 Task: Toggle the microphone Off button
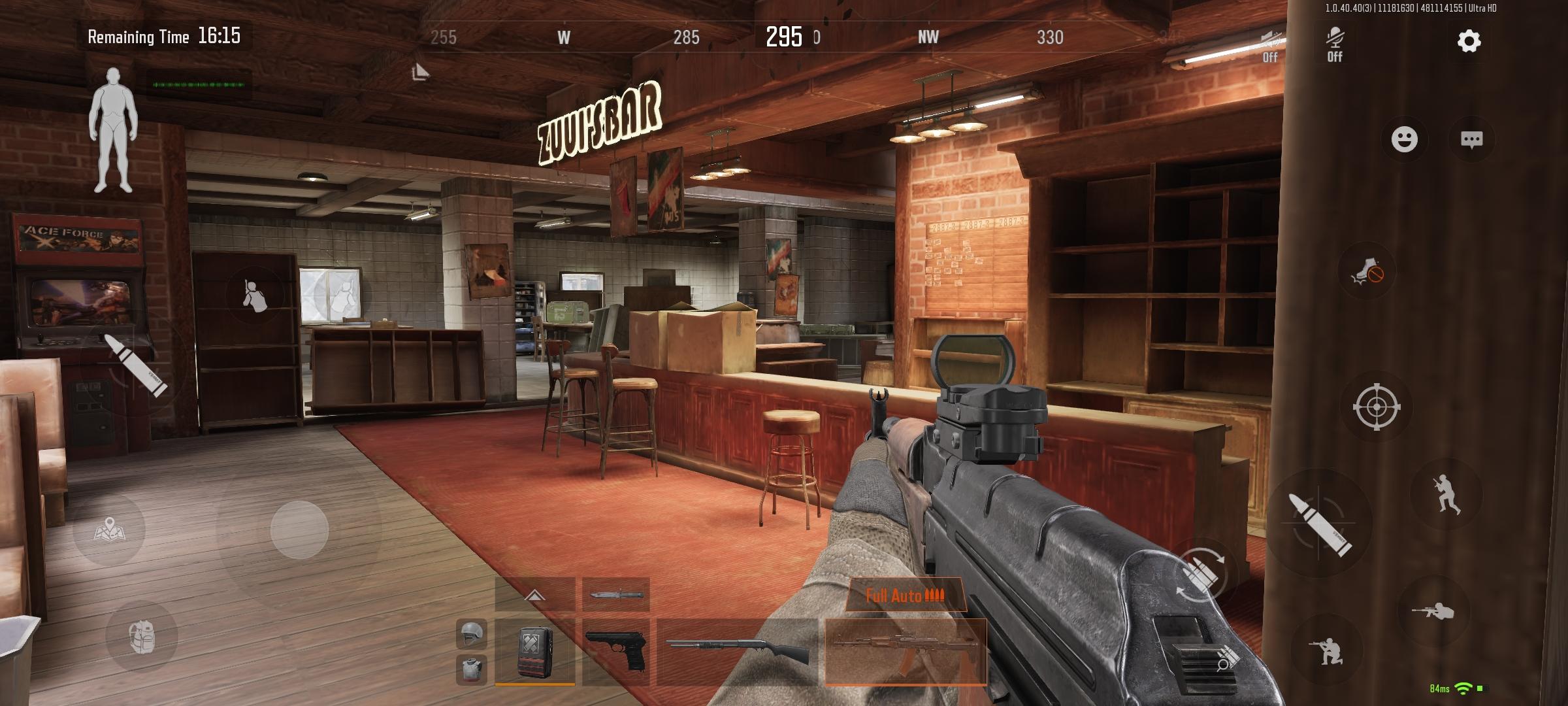[1334, 44]
